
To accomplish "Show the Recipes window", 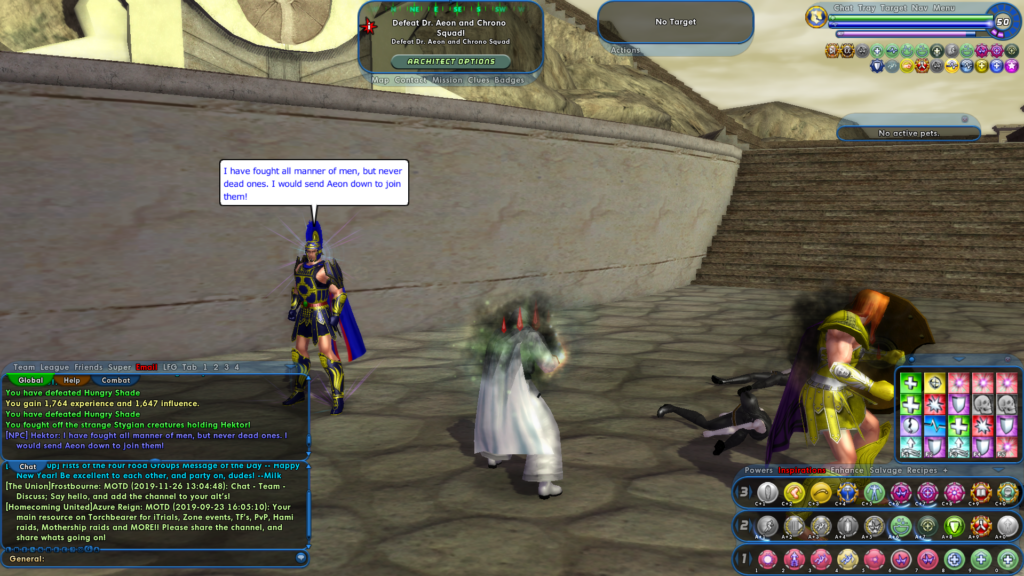I will (922, 470).
